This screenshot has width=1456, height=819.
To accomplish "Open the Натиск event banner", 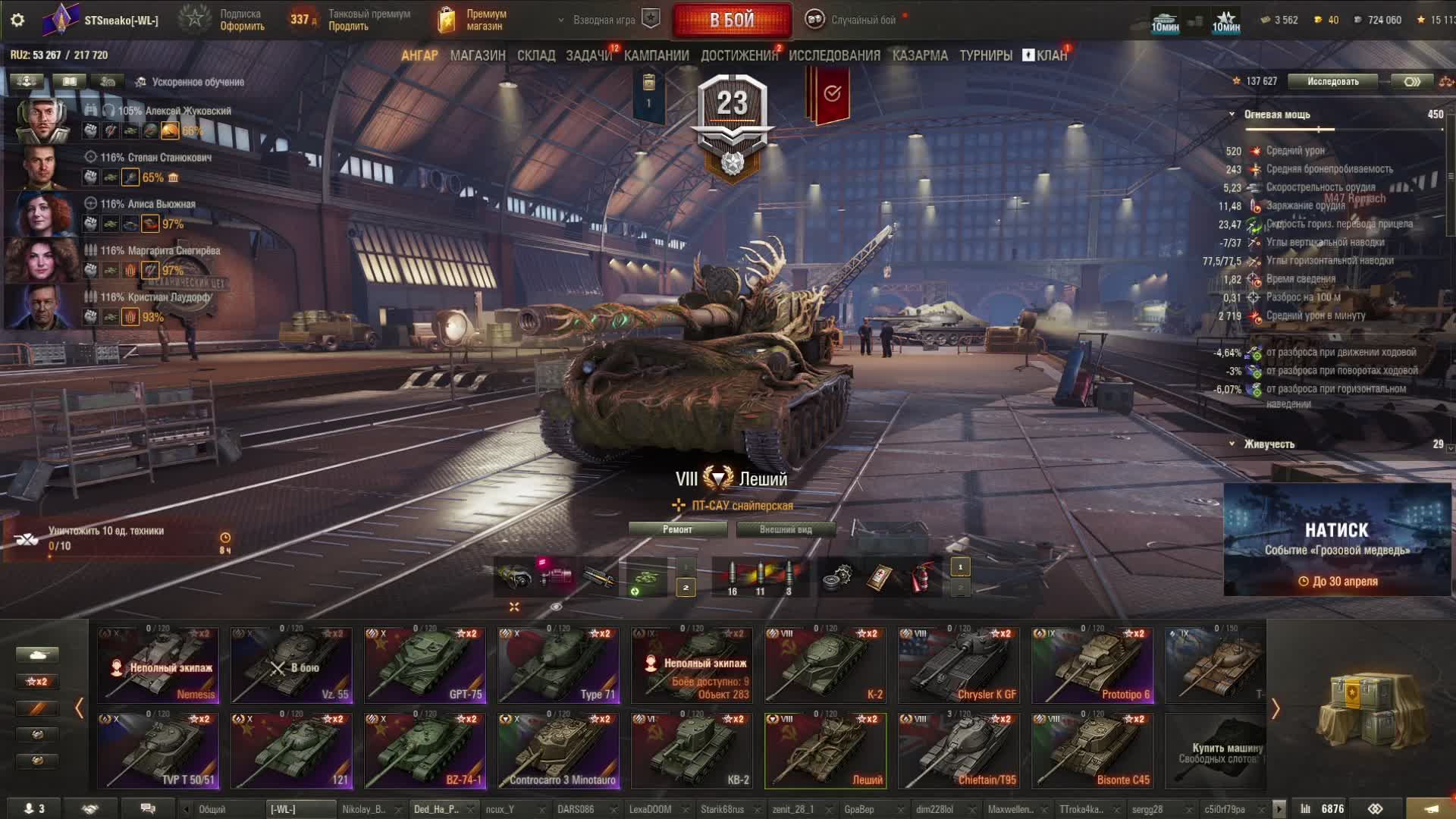I will pyautogui.click(x=1337, y=540).
